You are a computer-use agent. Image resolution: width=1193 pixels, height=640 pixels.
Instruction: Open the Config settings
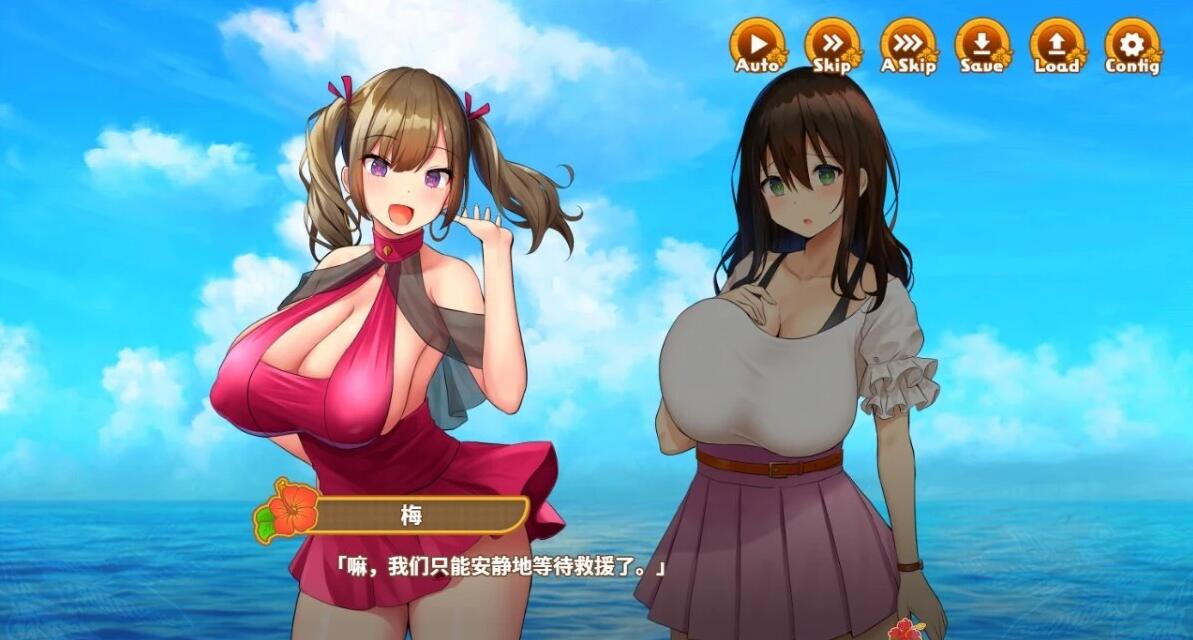[x=1132, y=46]
